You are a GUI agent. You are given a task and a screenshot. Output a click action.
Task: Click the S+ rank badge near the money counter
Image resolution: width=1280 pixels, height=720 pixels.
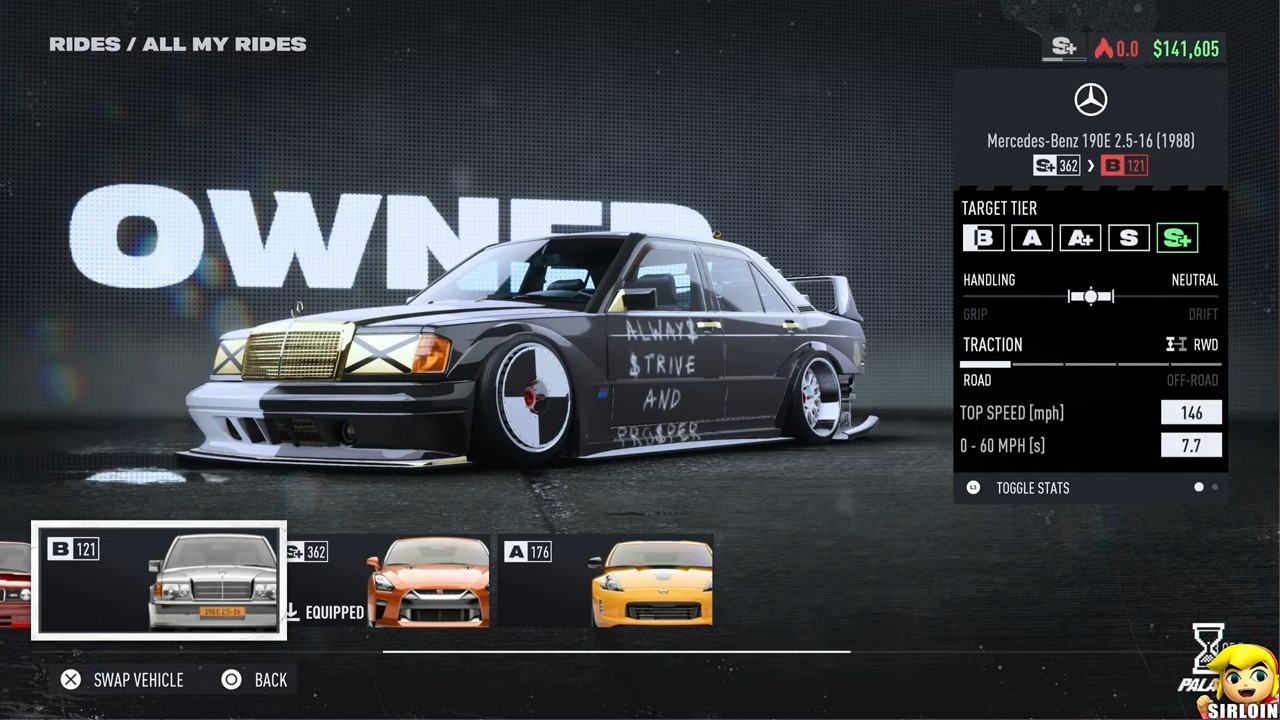[1063, 48]
